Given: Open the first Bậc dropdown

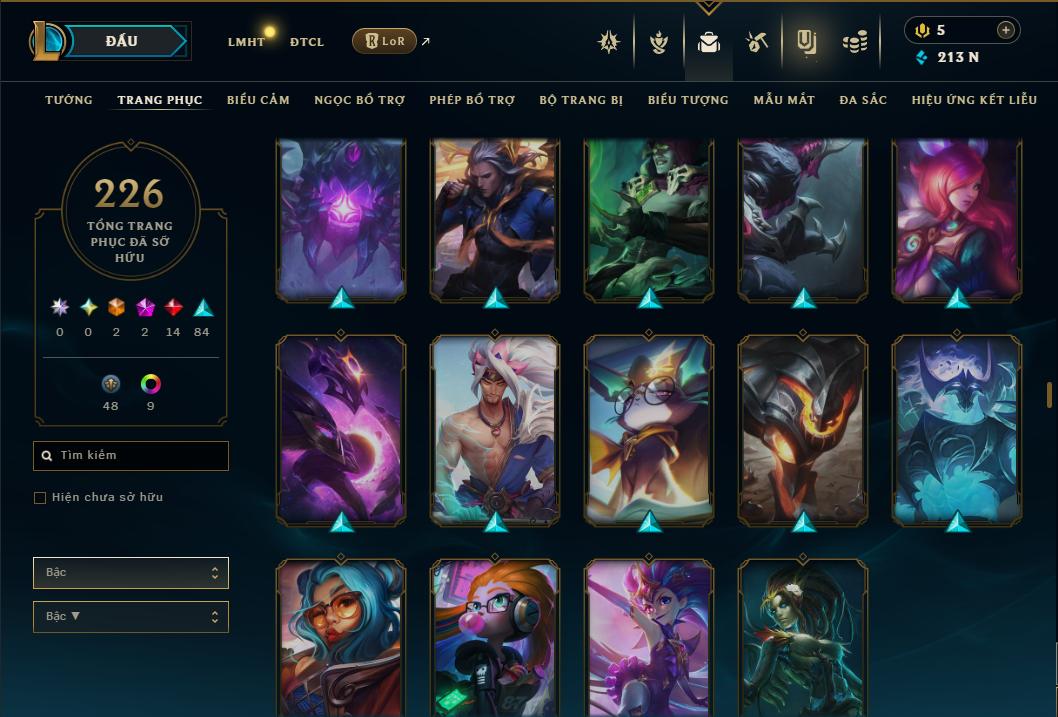Looking at the screenshot, I should (131, 573).
